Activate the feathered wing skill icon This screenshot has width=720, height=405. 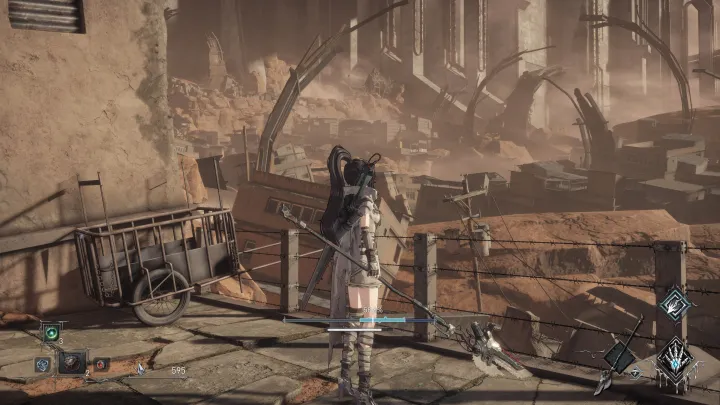click(677, 303)
